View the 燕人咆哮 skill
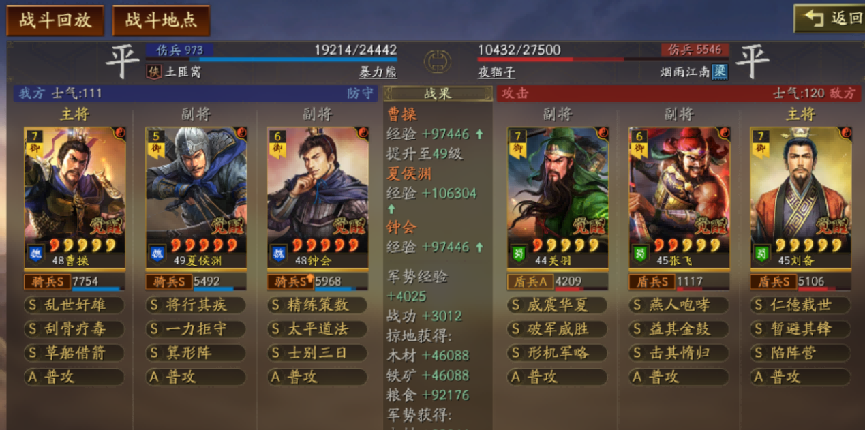The image size is (865, 430). point(679,305)
